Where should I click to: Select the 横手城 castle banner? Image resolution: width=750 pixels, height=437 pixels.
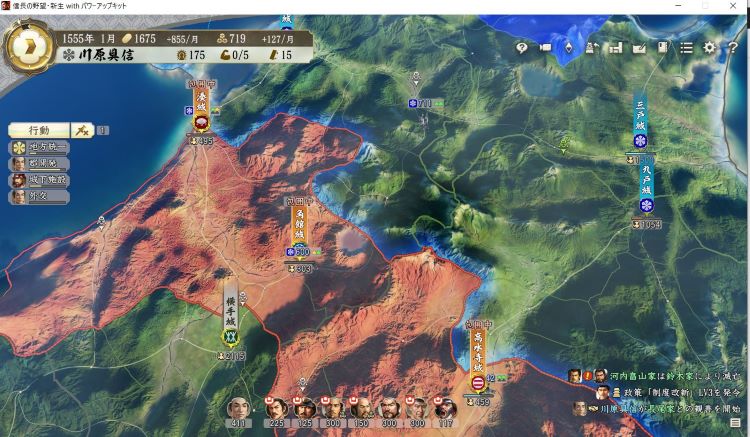(x=231, y=310)
